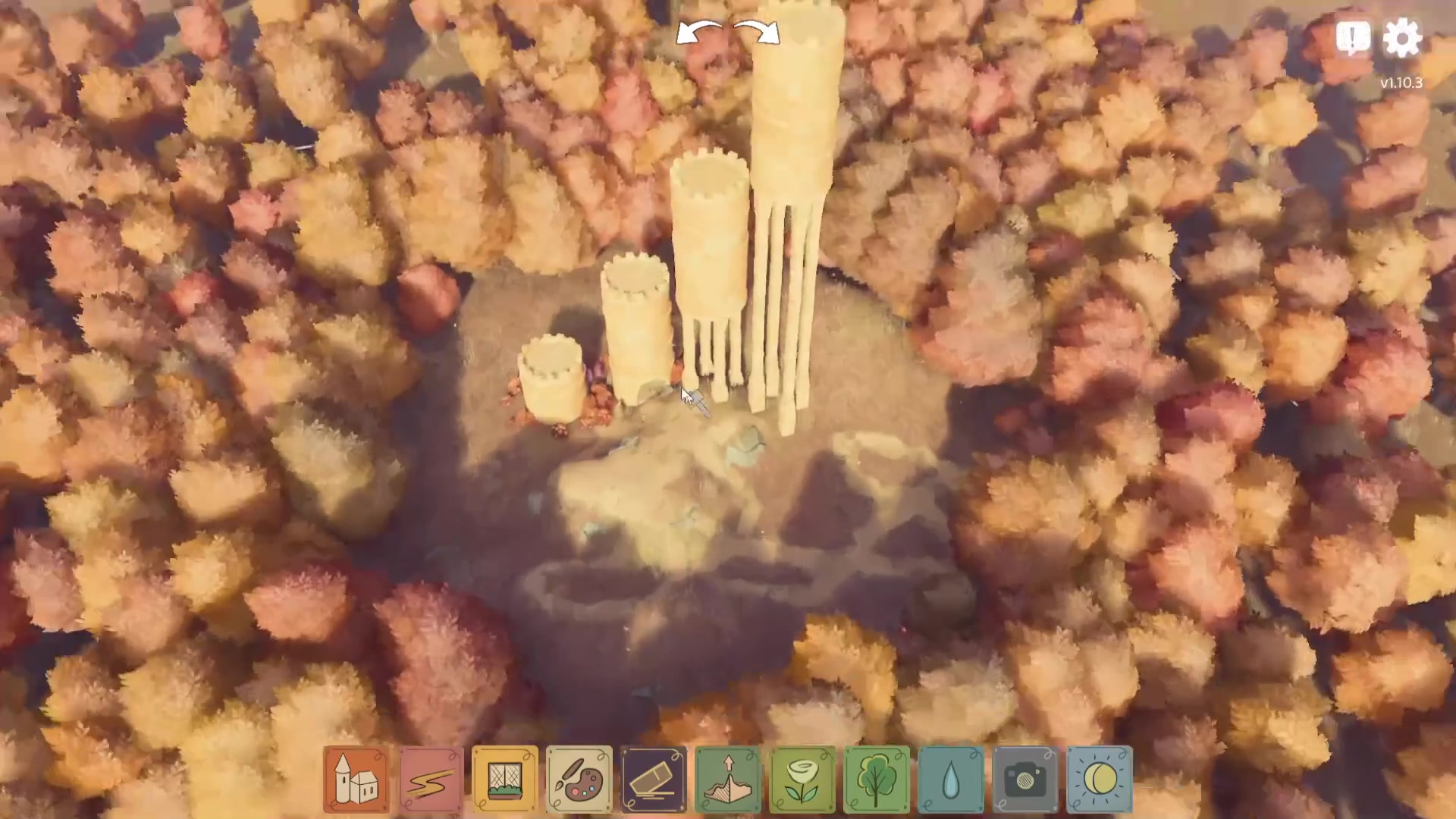Select the terrain raising tool
This screenshot has height=819, width=1456.
(727, 778)
